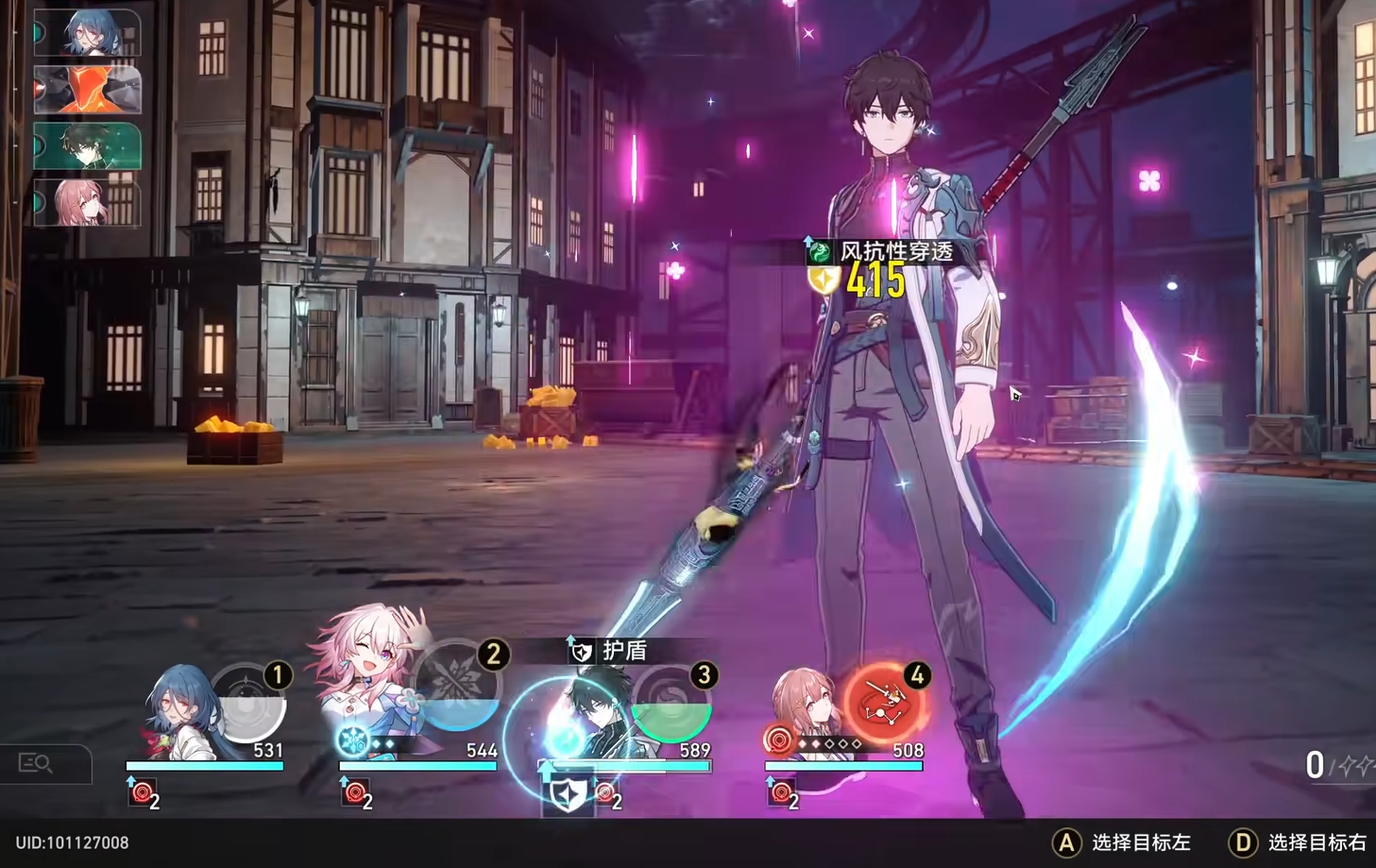The height and width of the screenshot is (868, 1376).
Task: Open the battle details magnifier icon
Action: click(37, 762)
